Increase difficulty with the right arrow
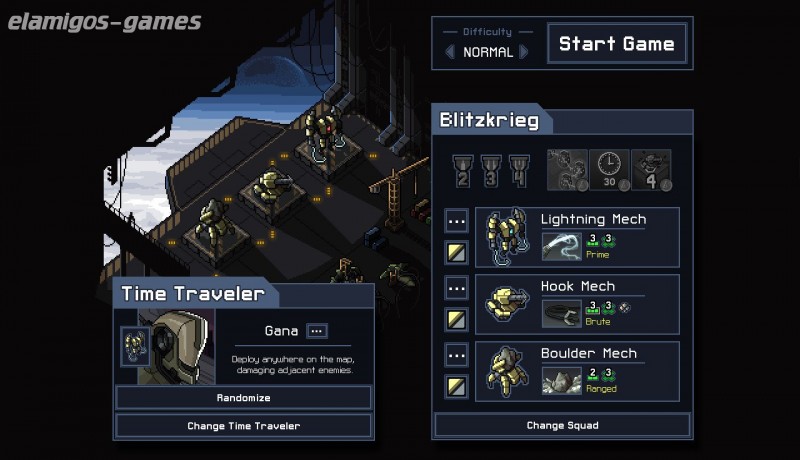The height and width of the screenshot is (460, 800). tap(524, 52)
